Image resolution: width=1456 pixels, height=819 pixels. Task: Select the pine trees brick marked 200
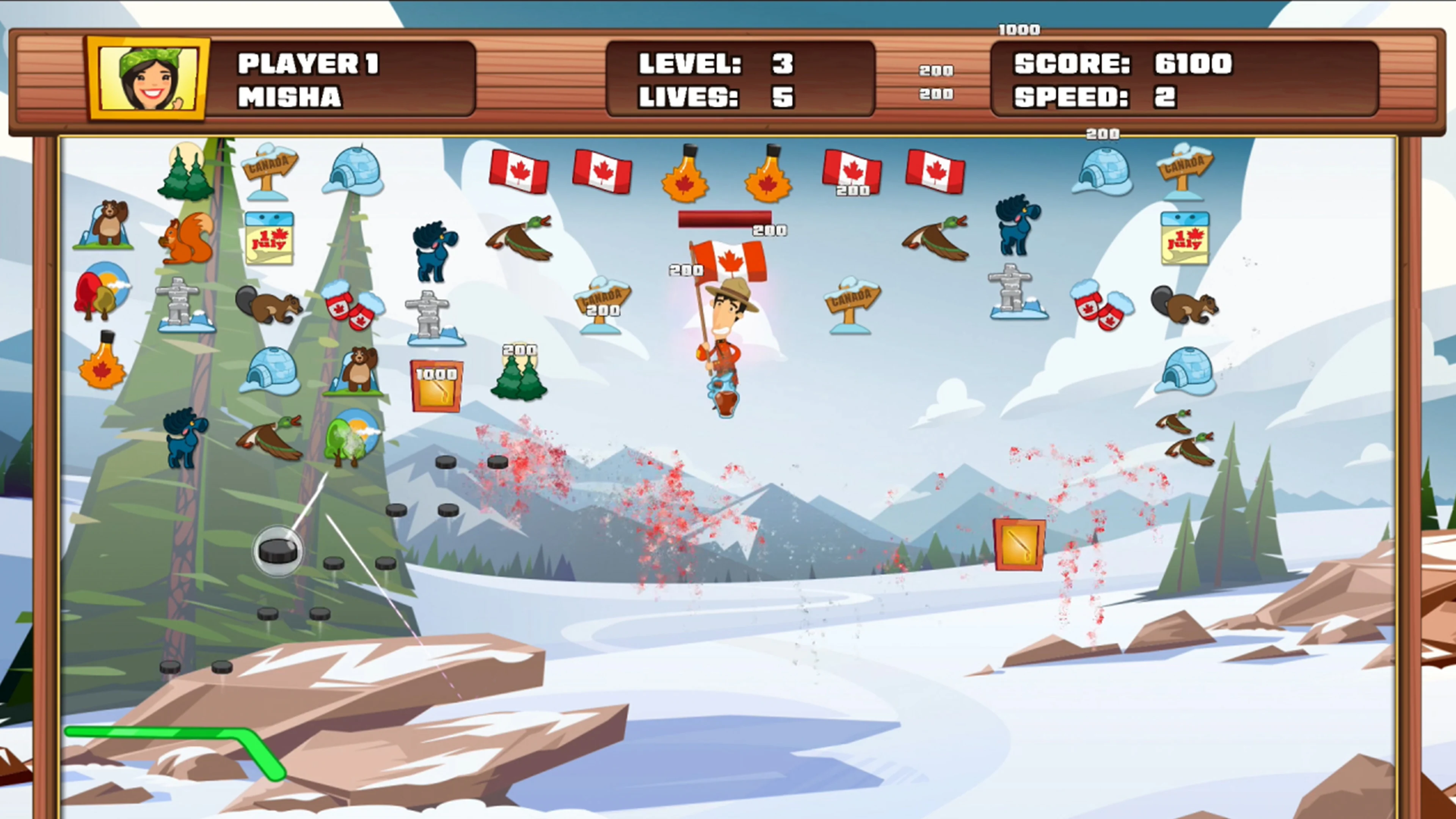518,381
